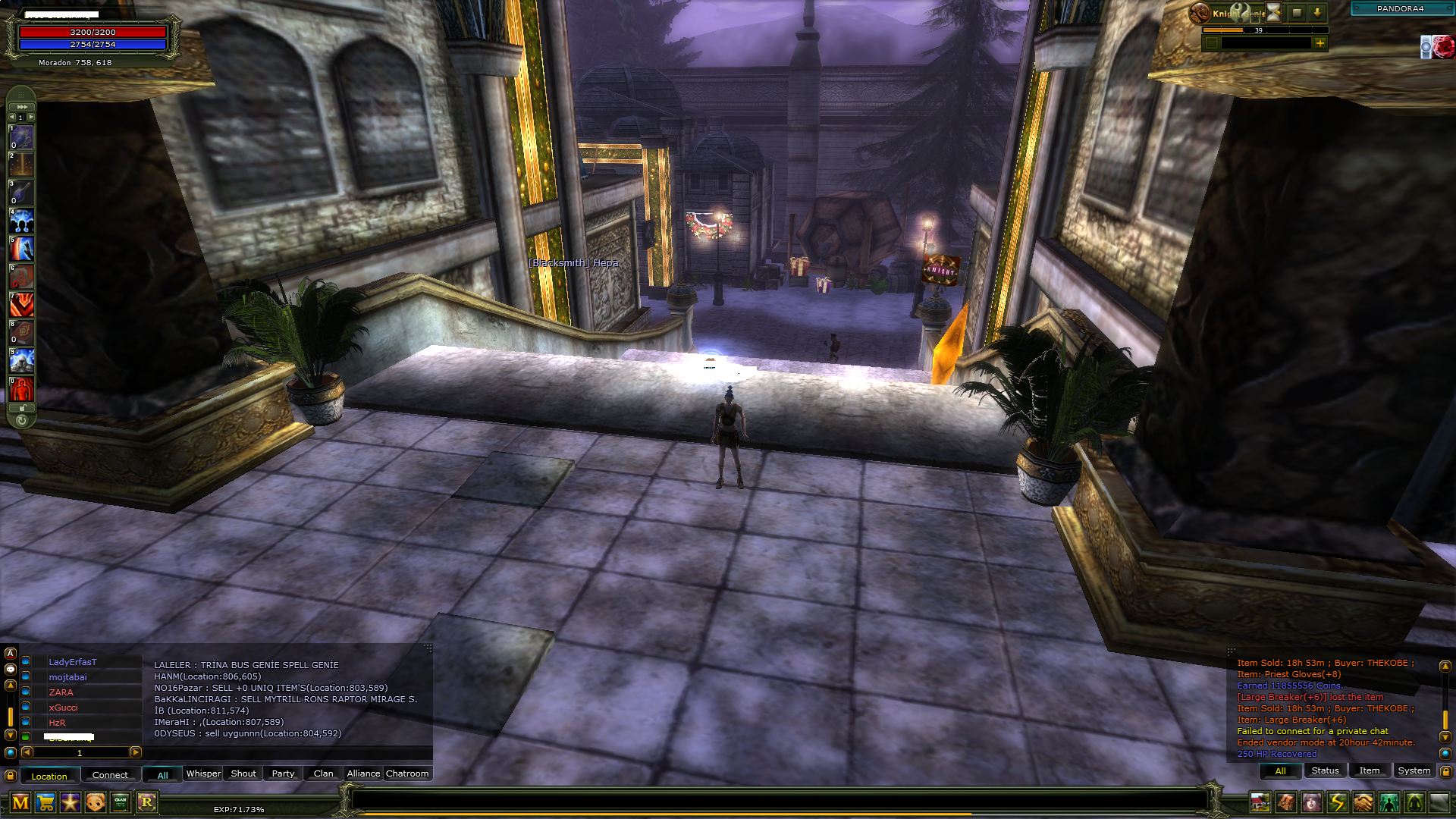Select player LadyErfasT in the list
The width and height of the screenshot is (1456, 819).
(x=73, y=662)
